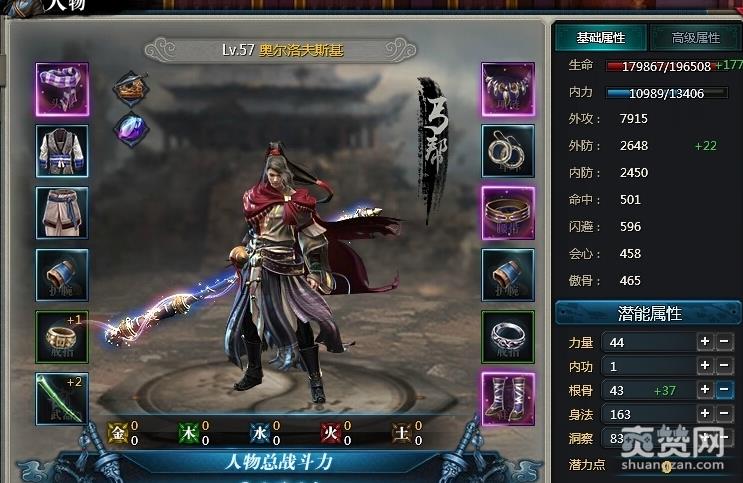The image size is (743, 483).
Task: Switch to the 基础属性 tab
Action: [x=601, y=38]
